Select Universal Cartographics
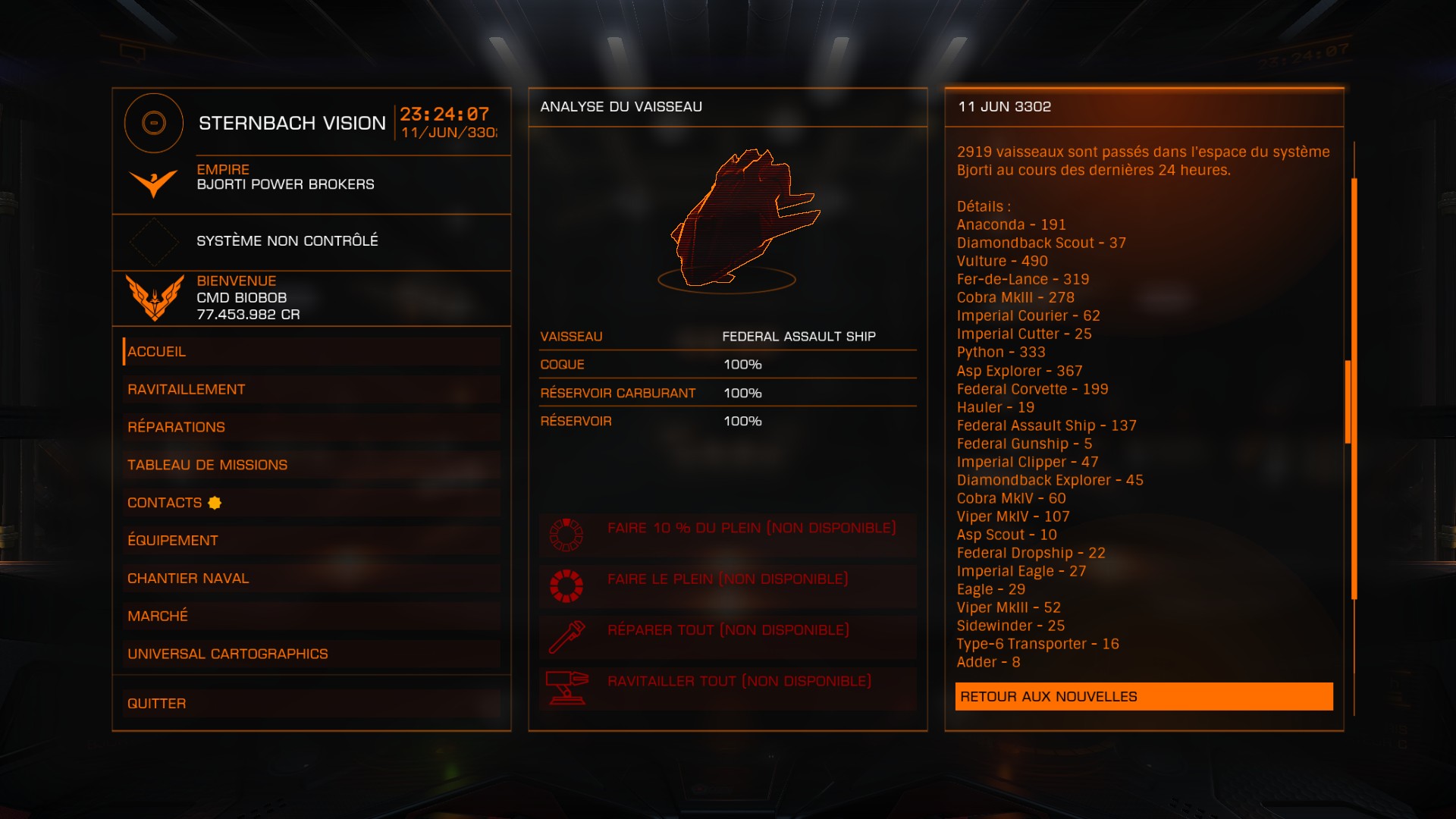This screenshot has height=819, width=1456. (x=311, y=654)
